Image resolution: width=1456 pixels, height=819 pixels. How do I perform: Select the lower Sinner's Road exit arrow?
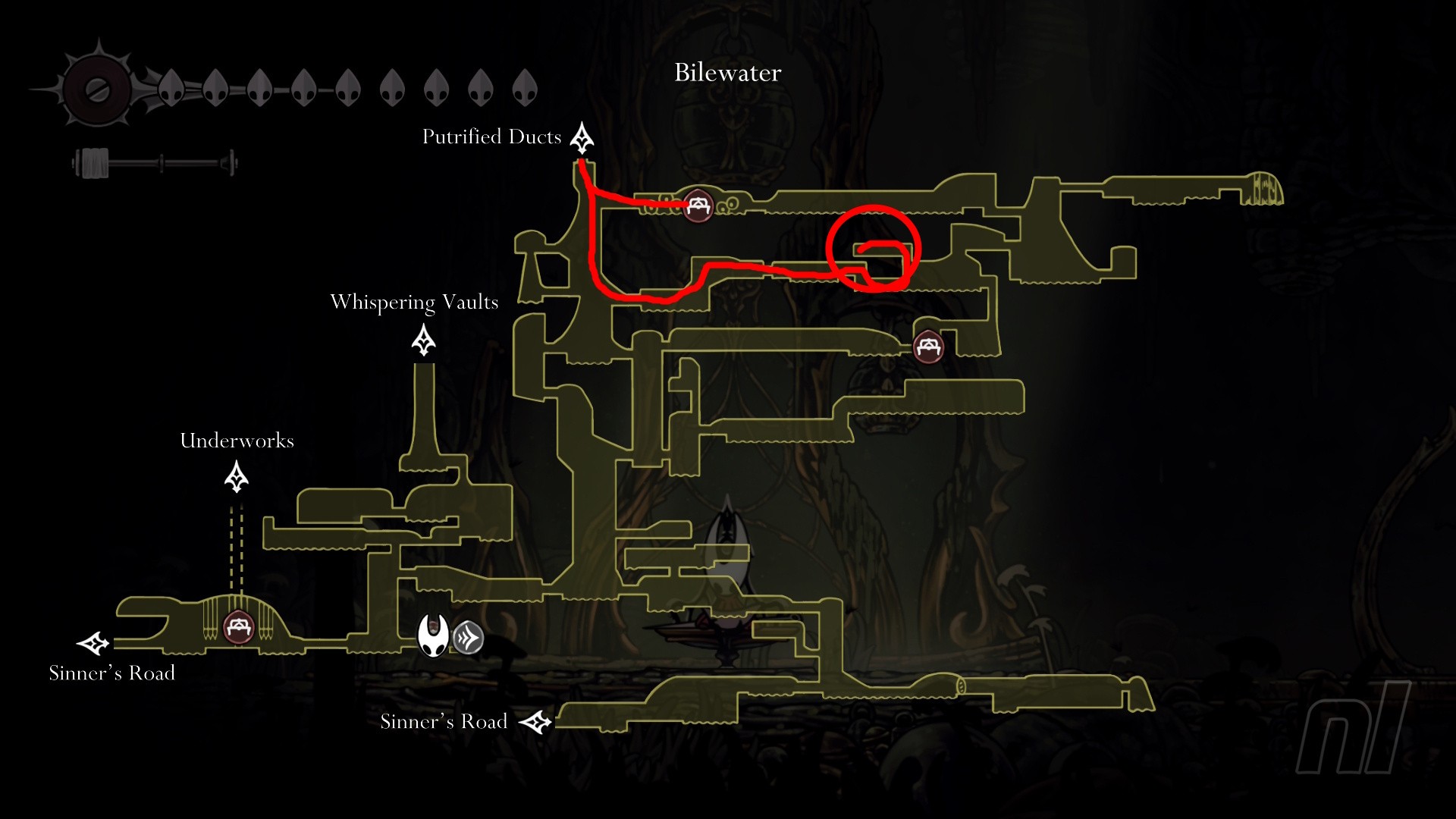[535, 722]
